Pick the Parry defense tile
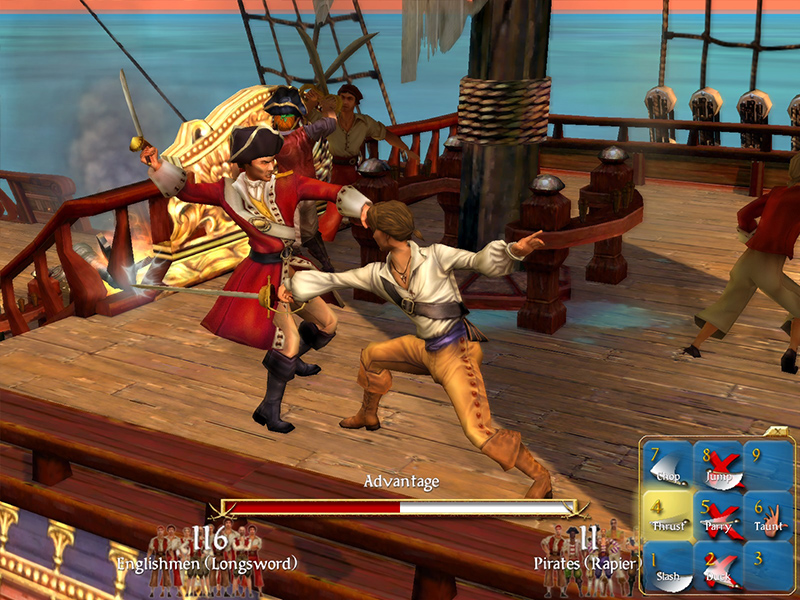Image resolution: width=800 pixels, height=600 pixels. pyautogui.click(x=718, y=516)
